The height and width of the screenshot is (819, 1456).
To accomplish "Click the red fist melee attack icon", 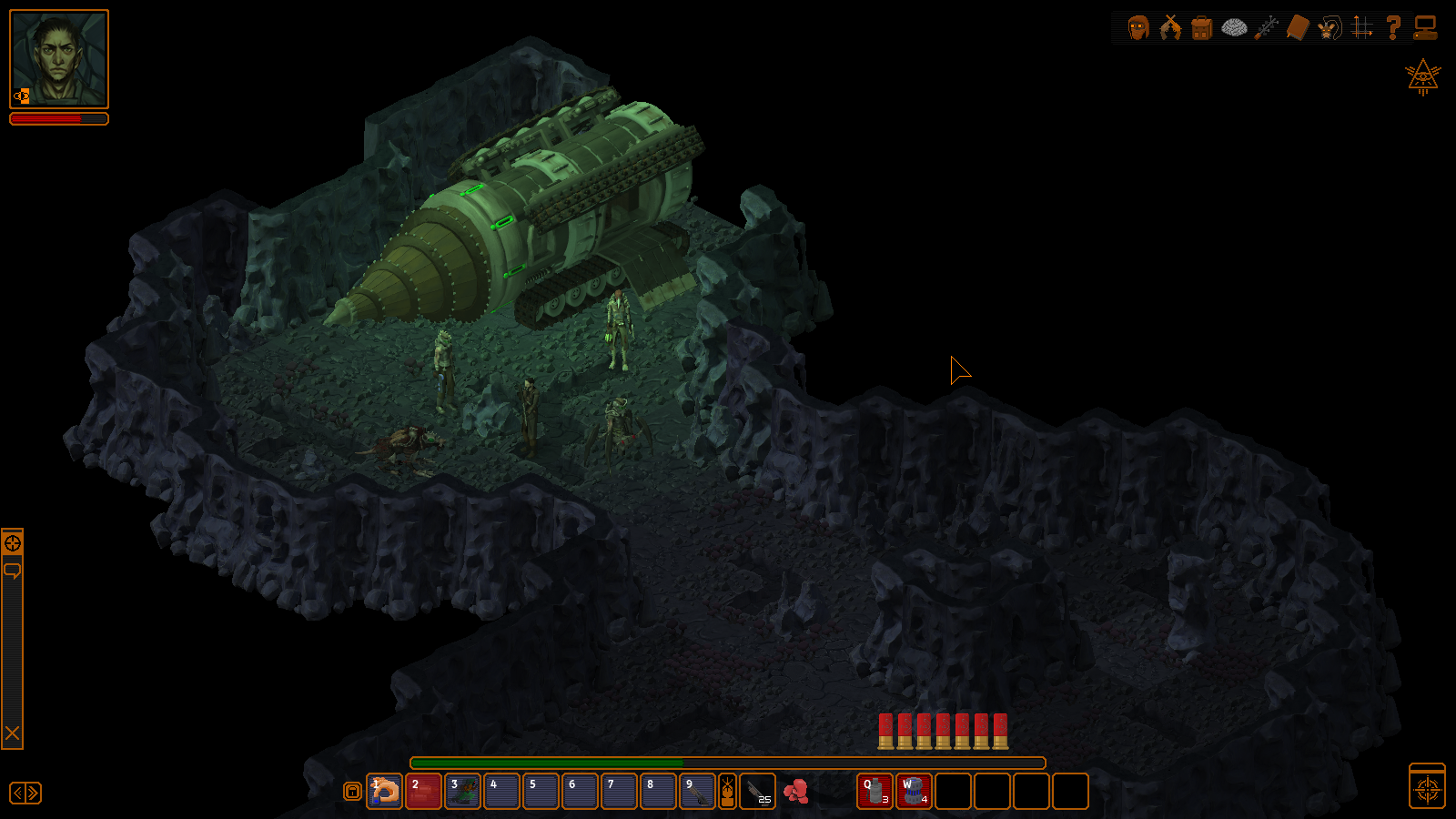I will (x=796, y=791).
